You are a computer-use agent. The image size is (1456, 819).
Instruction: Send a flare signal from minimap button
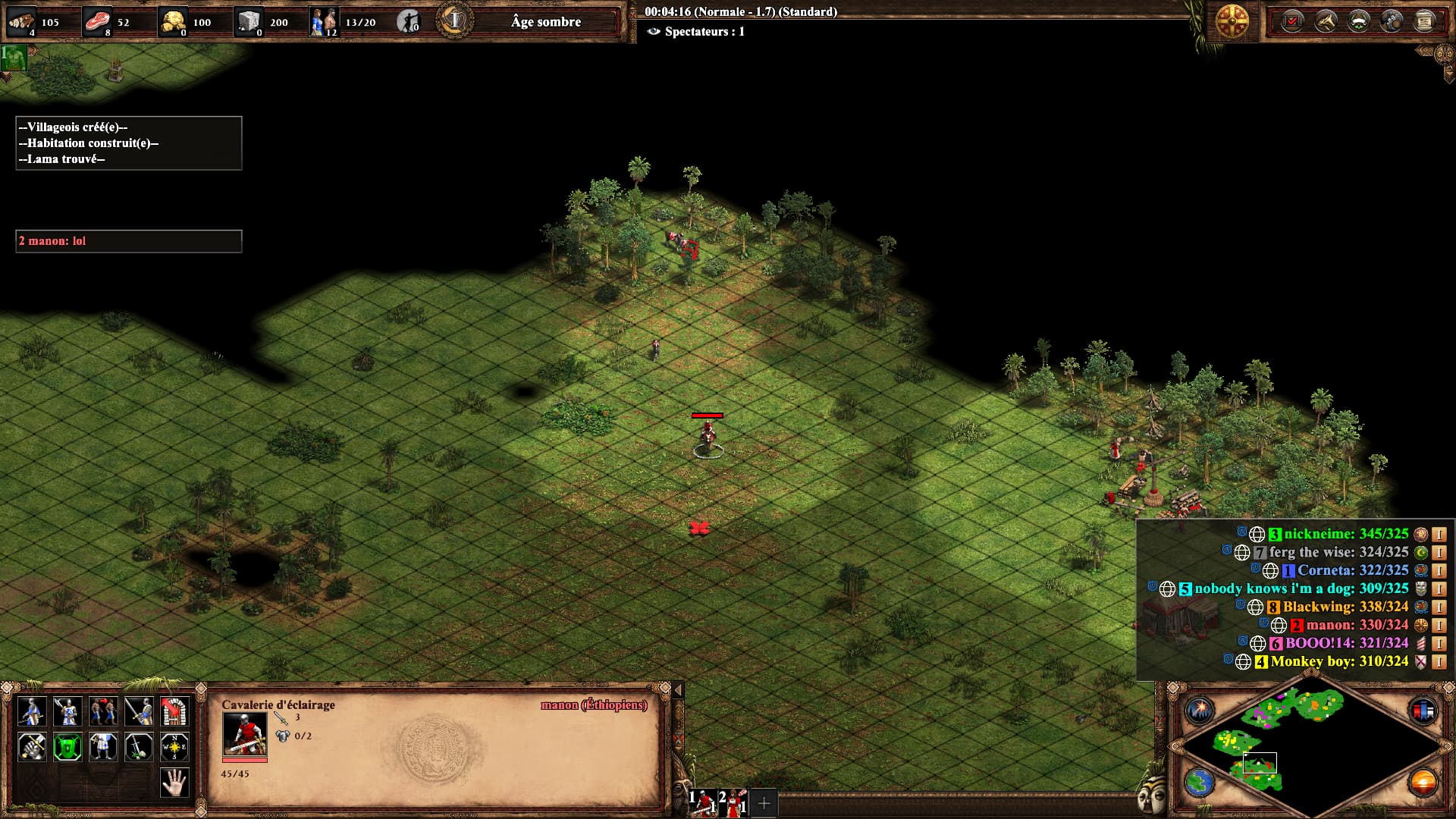[1200, 710]
